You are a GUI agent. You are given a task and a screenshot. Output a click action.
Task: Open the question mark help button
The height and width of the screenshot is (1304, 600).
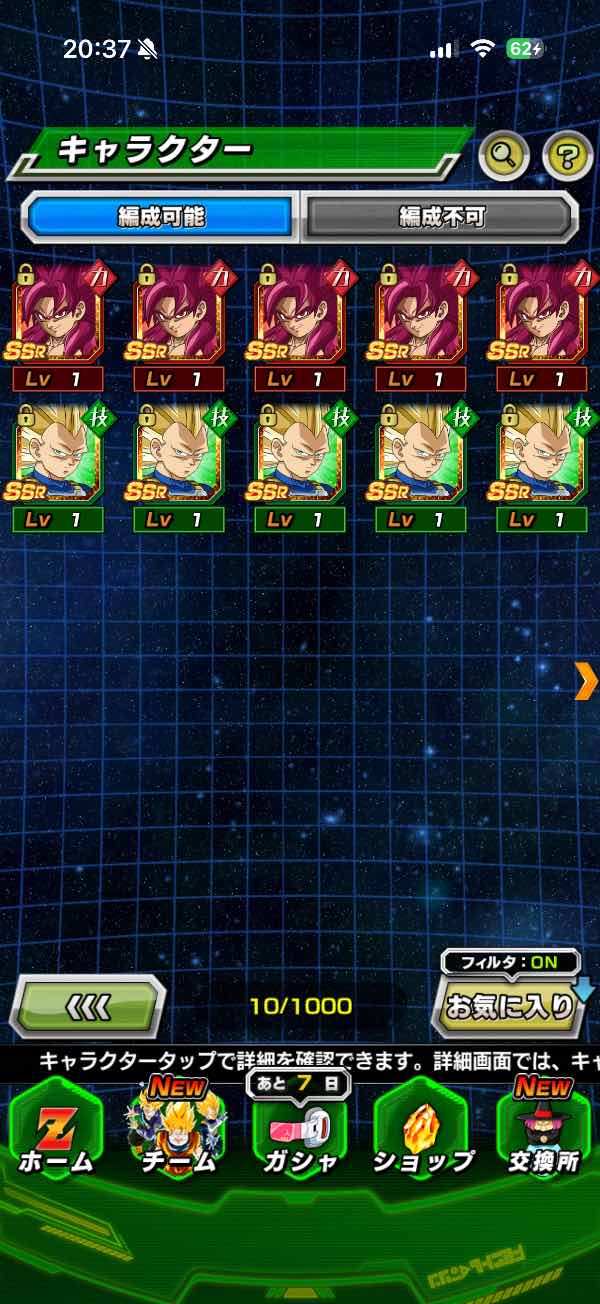[x=567, y=154]
